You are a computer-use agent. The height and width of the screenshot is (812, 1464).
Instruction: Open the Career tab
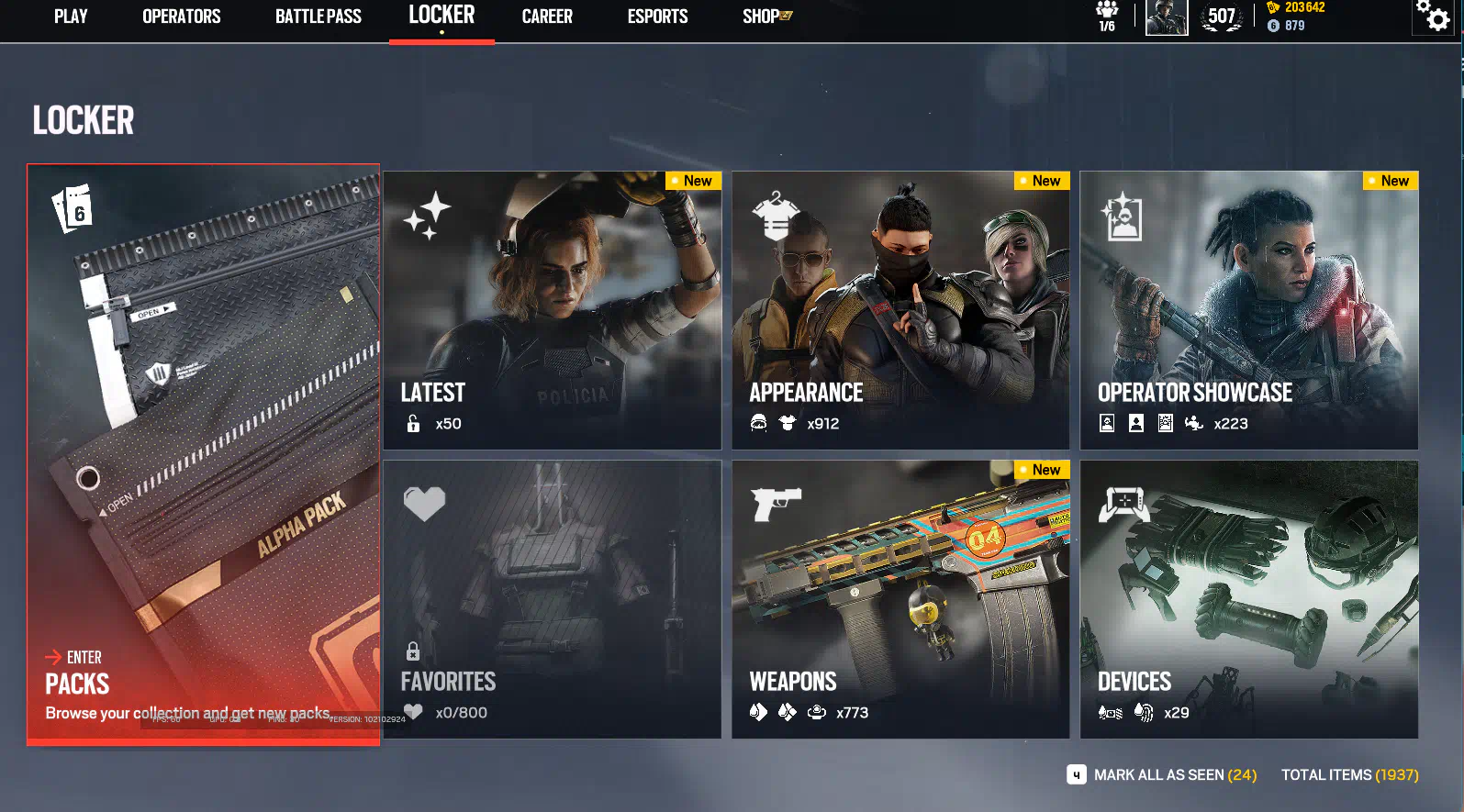tap(547, 17)
